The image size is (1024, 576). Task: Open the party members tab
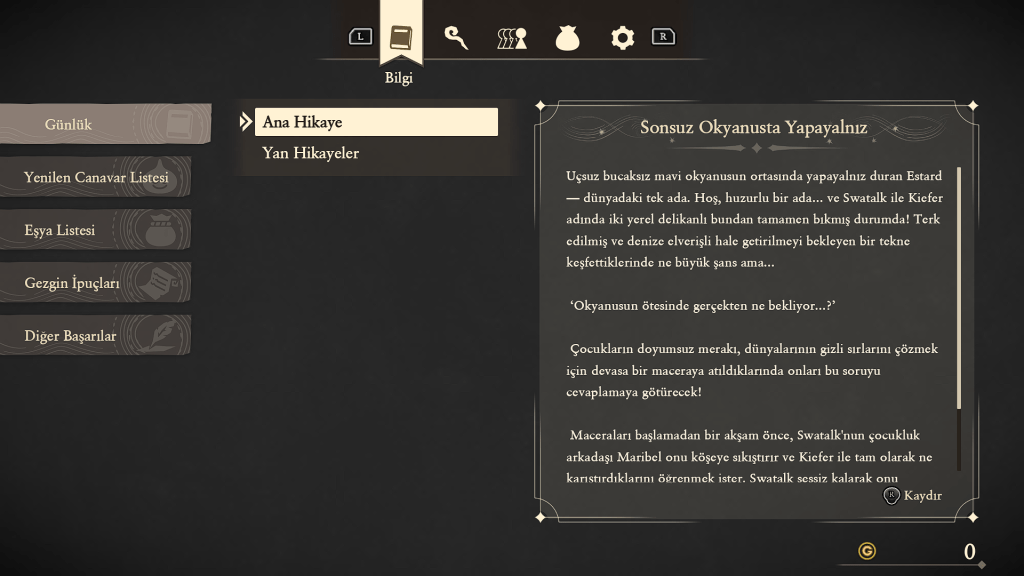[x=511, y=38]
